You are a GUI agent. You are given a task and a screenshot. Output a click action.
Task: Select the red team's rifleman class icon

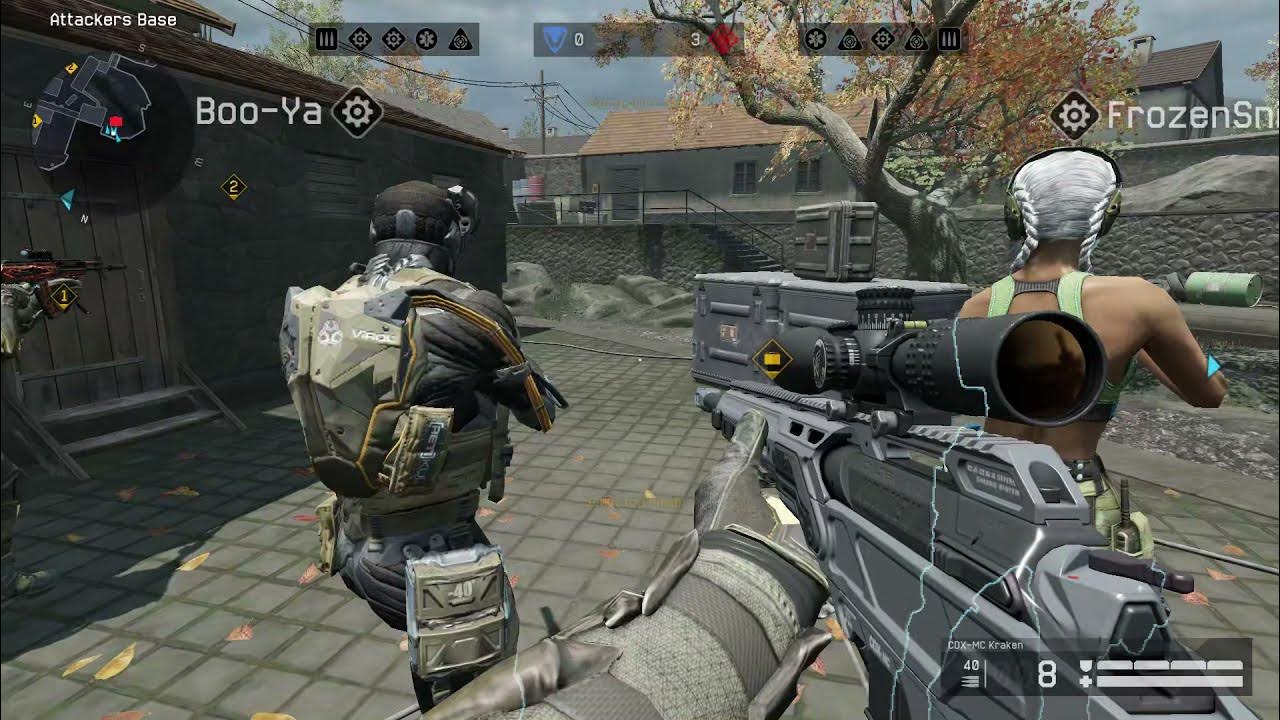[x=949, y=39]
